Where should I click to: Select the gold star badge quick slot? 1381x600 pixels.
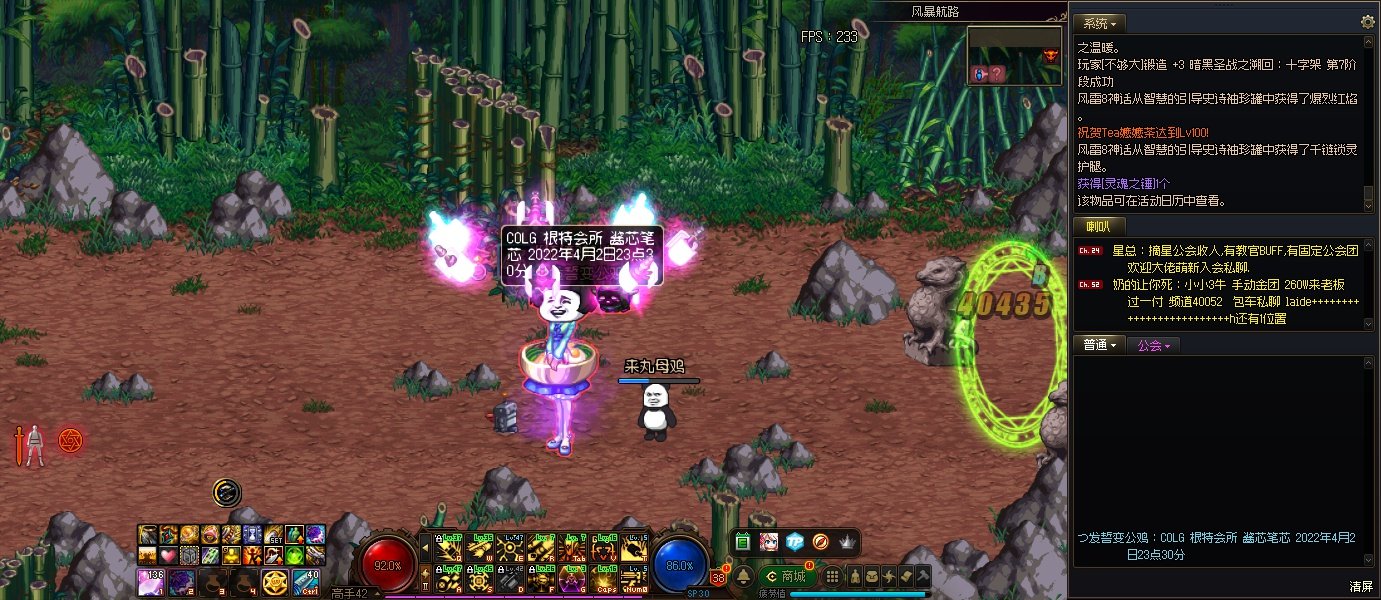275,581
